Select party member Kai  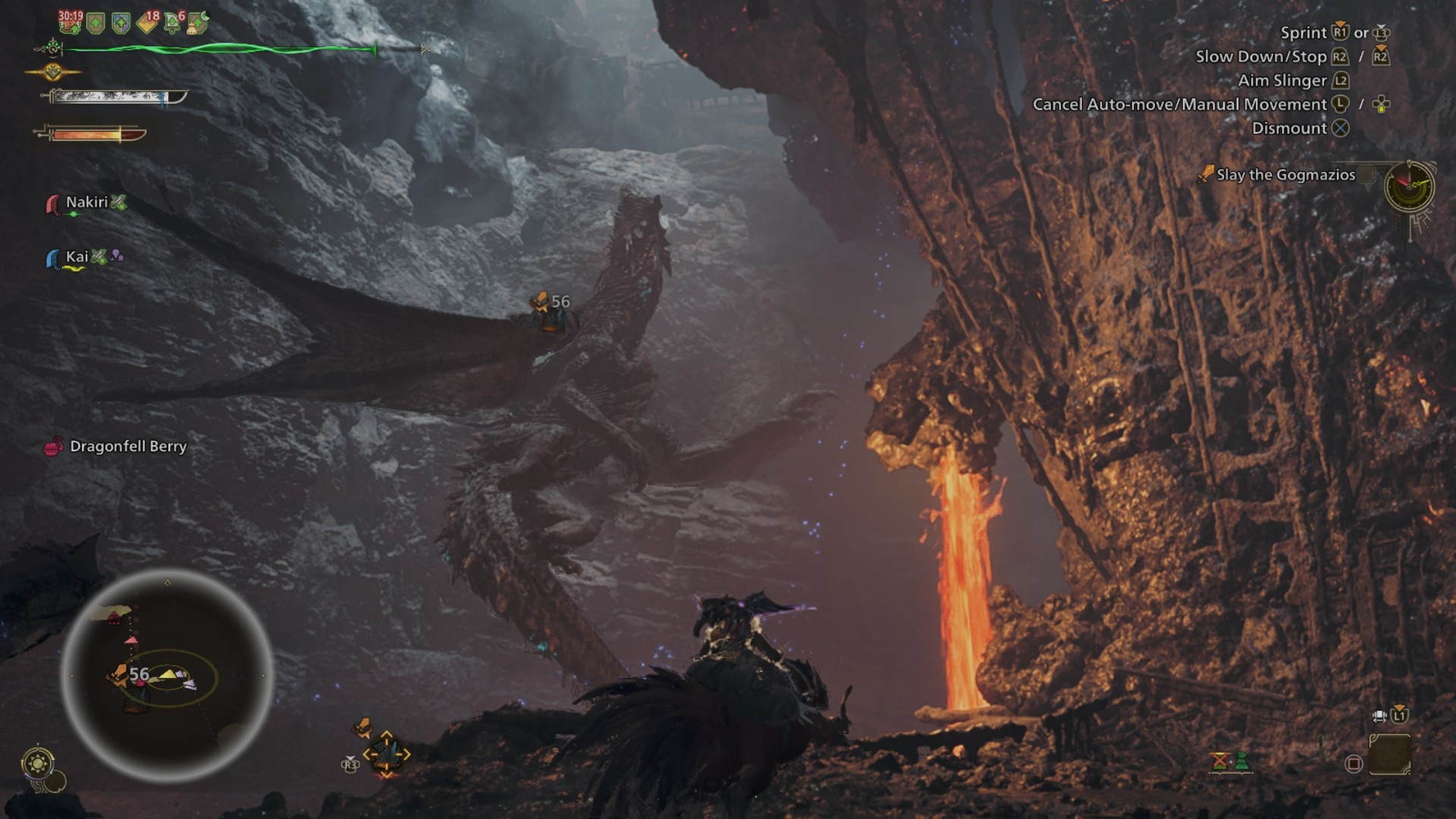77,257
